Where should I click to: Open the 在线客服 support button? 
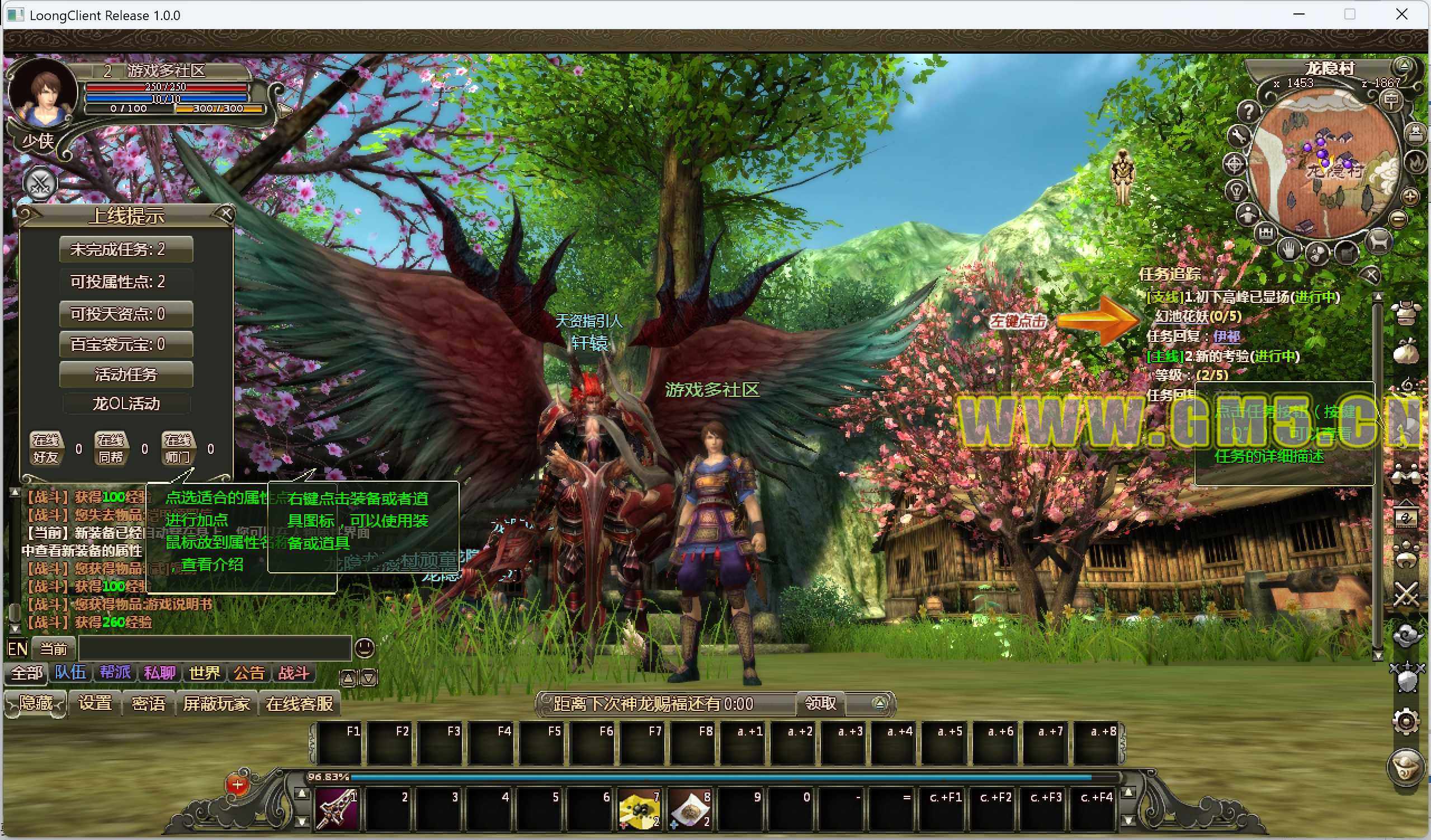[299, 704]
